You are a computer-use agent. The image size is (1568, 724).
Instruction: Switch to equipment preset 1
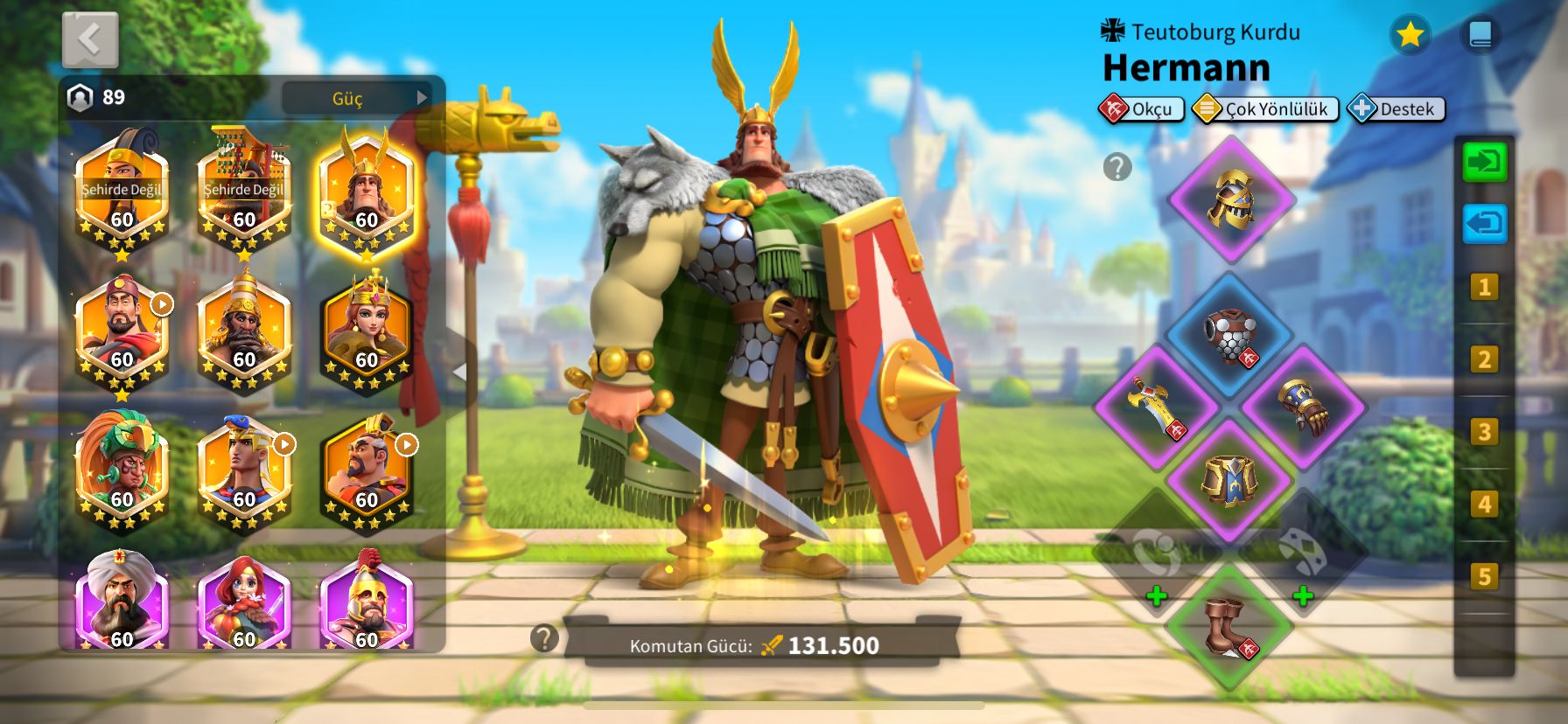[1484, 288]
